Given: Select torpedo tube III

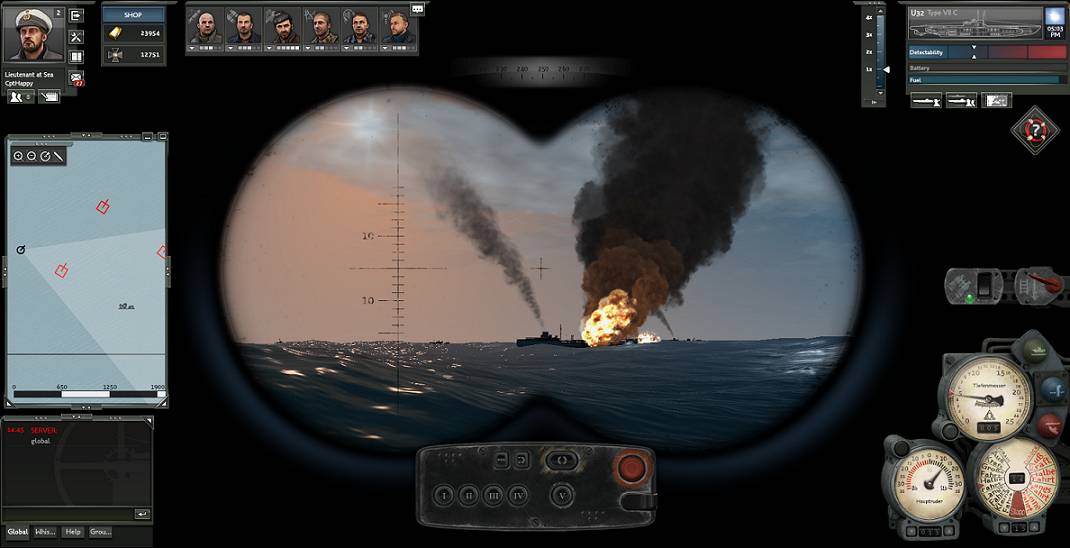Looking at the screenshot, I should point(493,494).
